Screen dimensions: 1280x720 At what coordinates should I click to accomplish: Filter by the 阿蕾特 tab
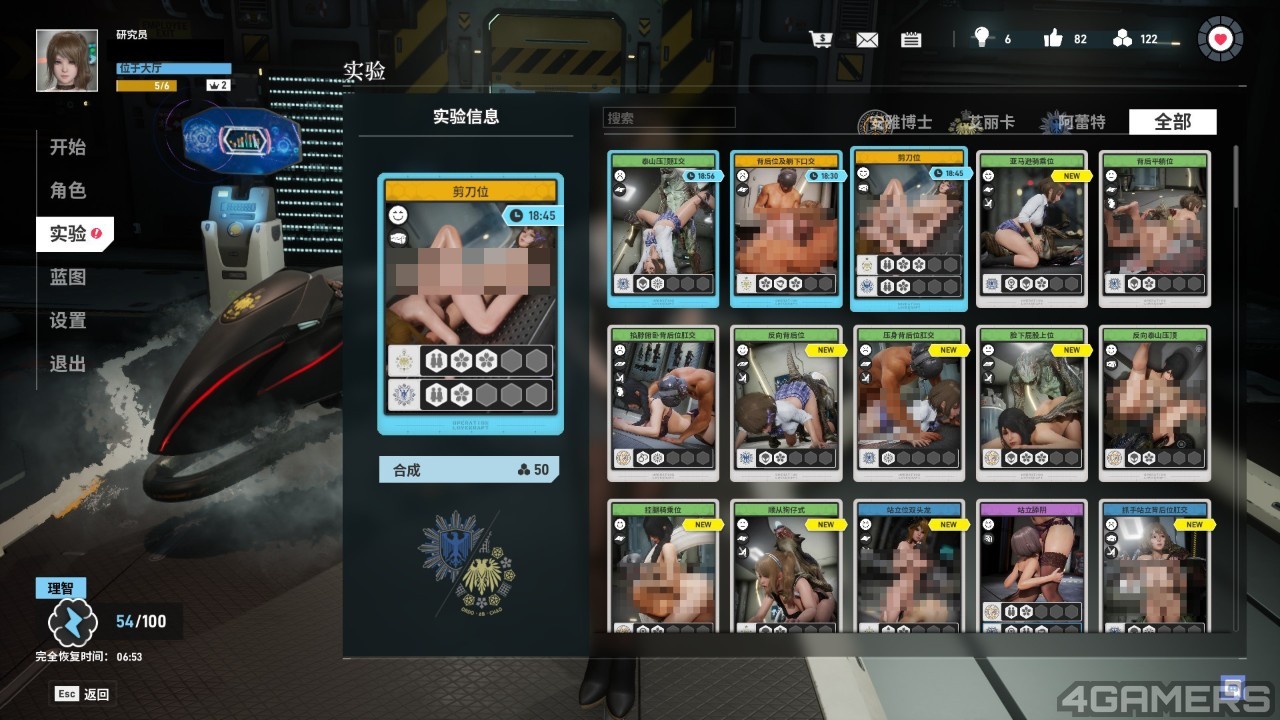[x=1078, y=123]
